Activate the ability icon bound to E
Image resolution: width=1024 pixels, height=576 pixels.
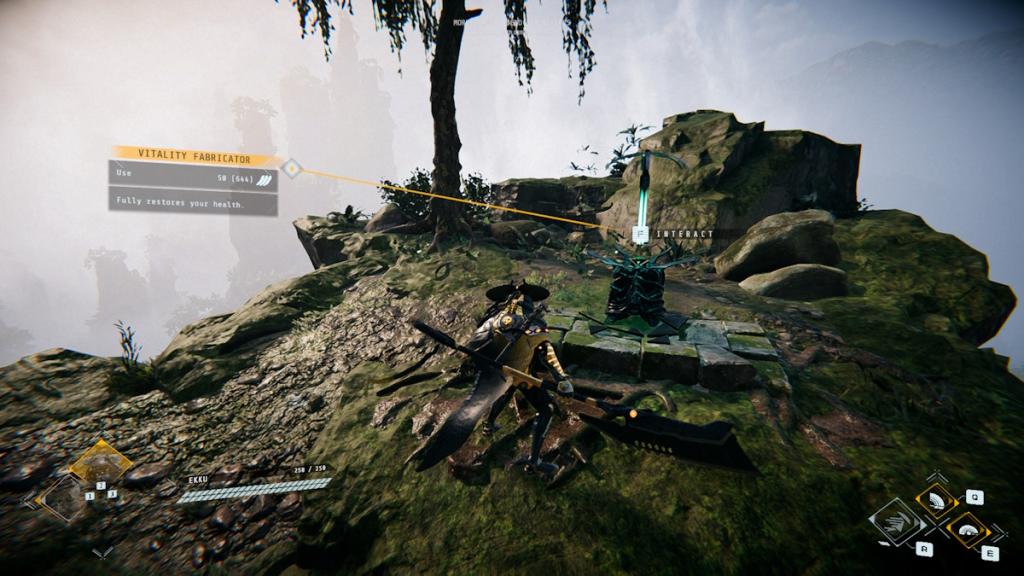pyautogui.click(x=967, y=529)
